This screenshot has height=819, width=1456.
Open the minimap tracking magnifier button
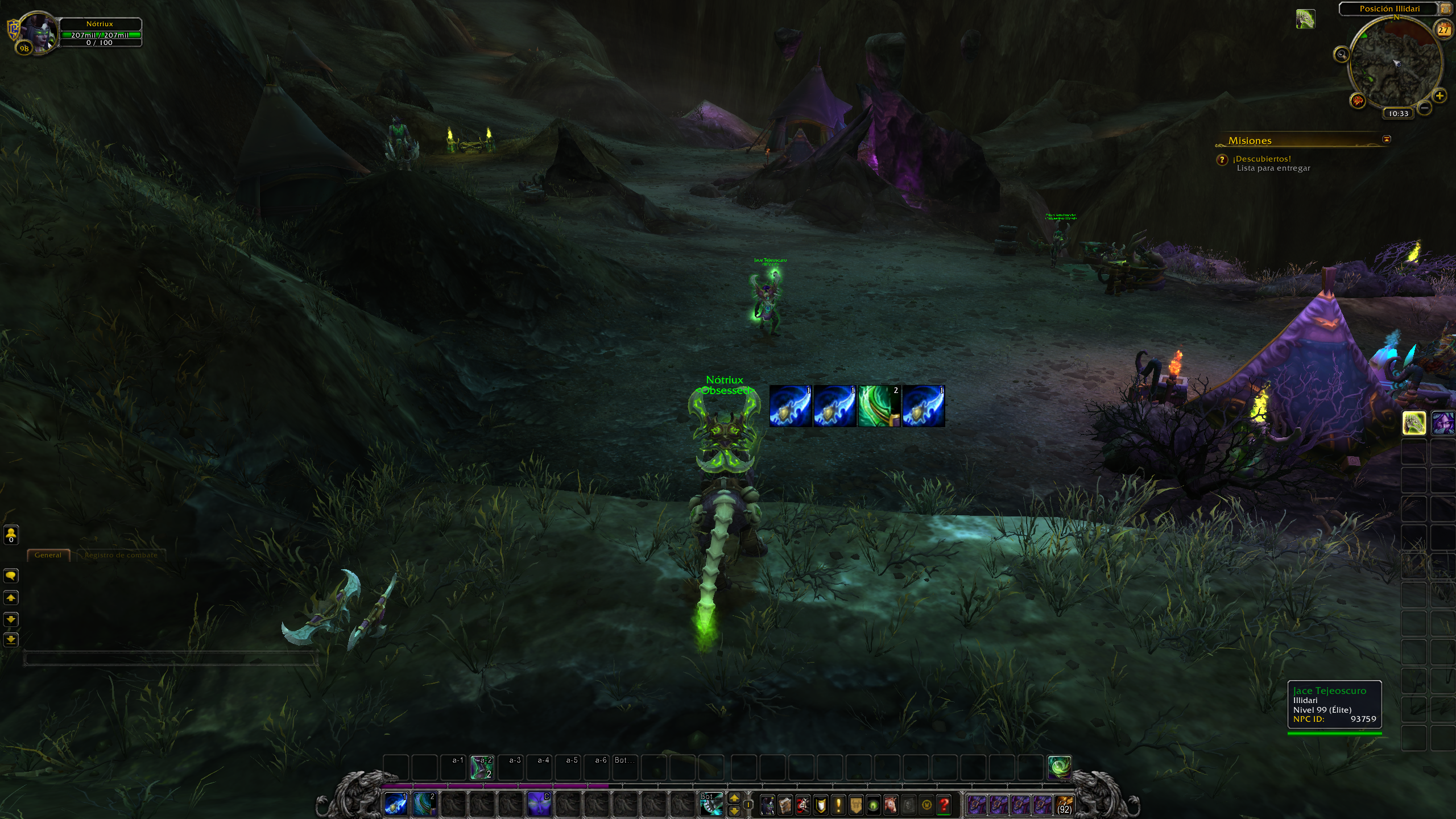tap(1341, 55)
